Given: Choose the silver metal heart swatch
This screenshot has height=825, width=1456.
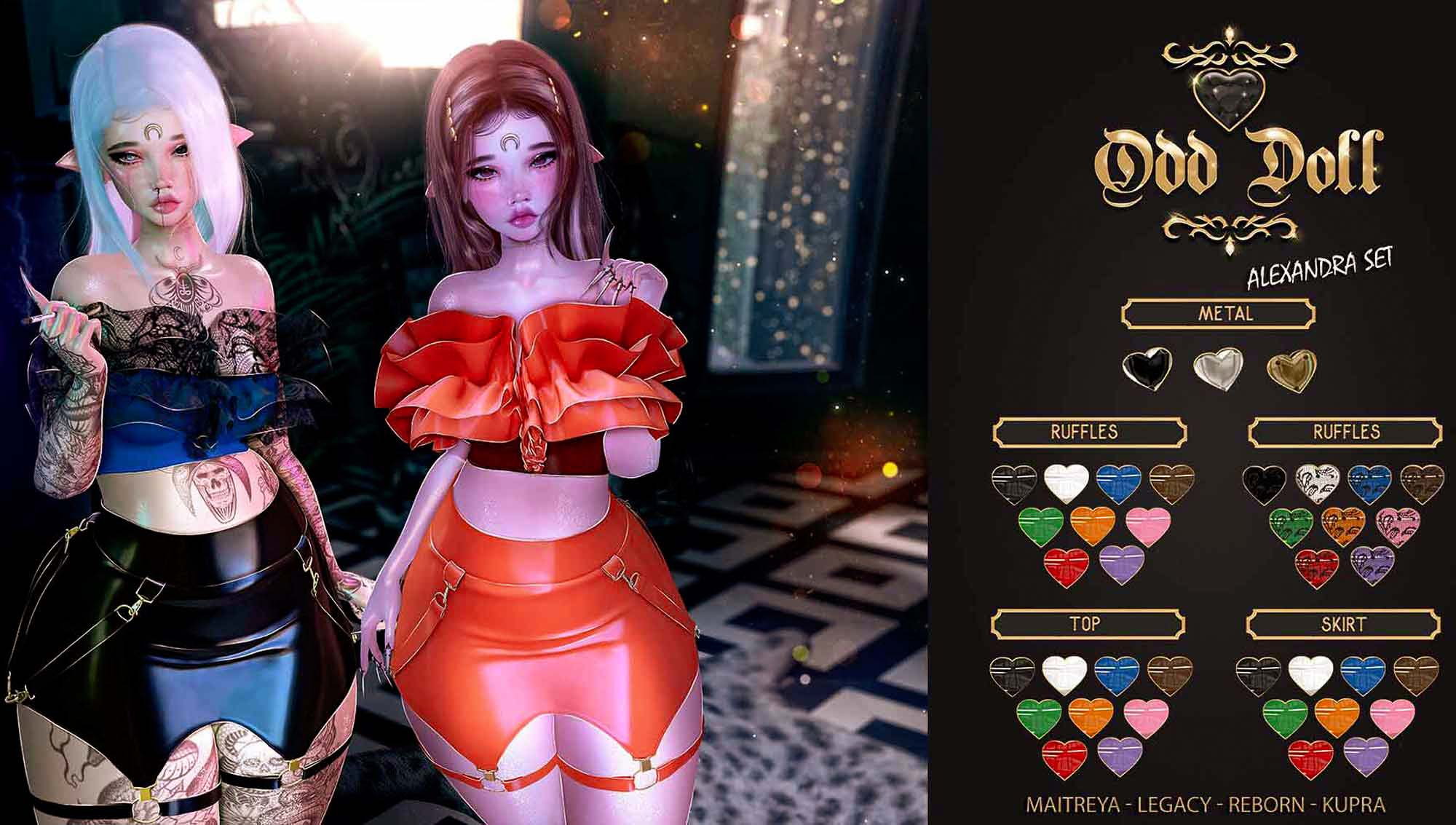Looking at the screenshot, I should tap(1218, 369).
